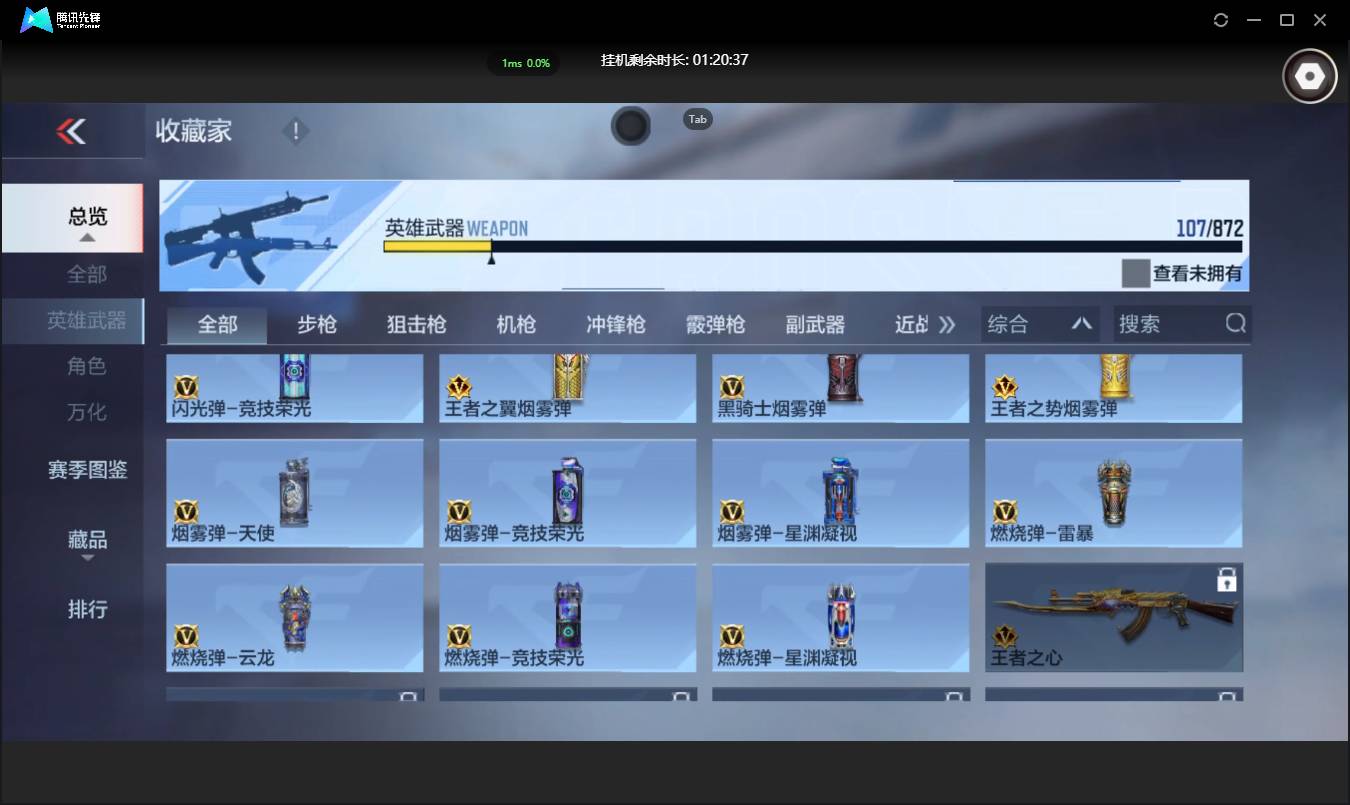The image size is (1350, 805).
Task: Open the 排行 ranking page
Action: click(87, 609)
